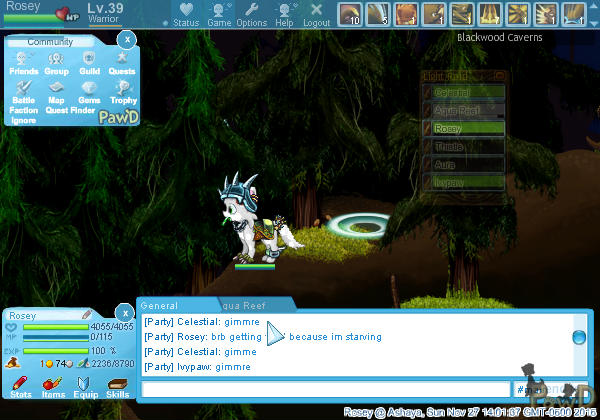The height and width of the screenshot is (420, 600).
Task: Select Celestial in the raid list
Action: click(x=464, y=93)
